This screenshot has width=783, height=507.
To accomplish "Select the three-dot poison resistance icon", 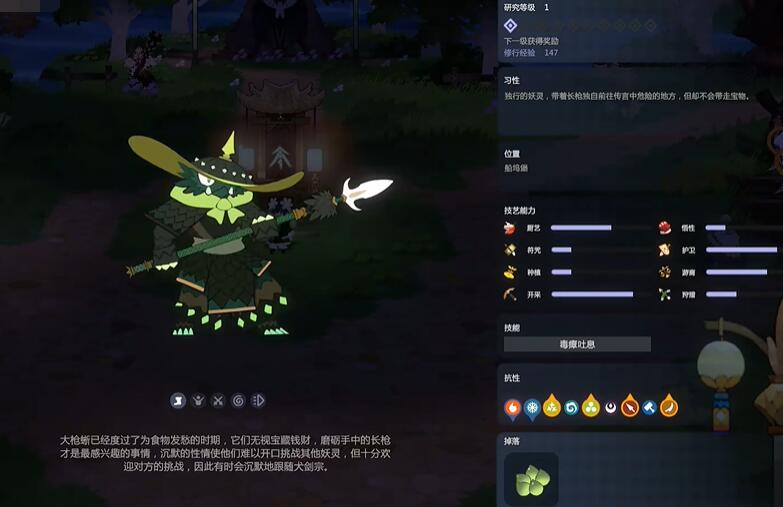I will 591,407.
